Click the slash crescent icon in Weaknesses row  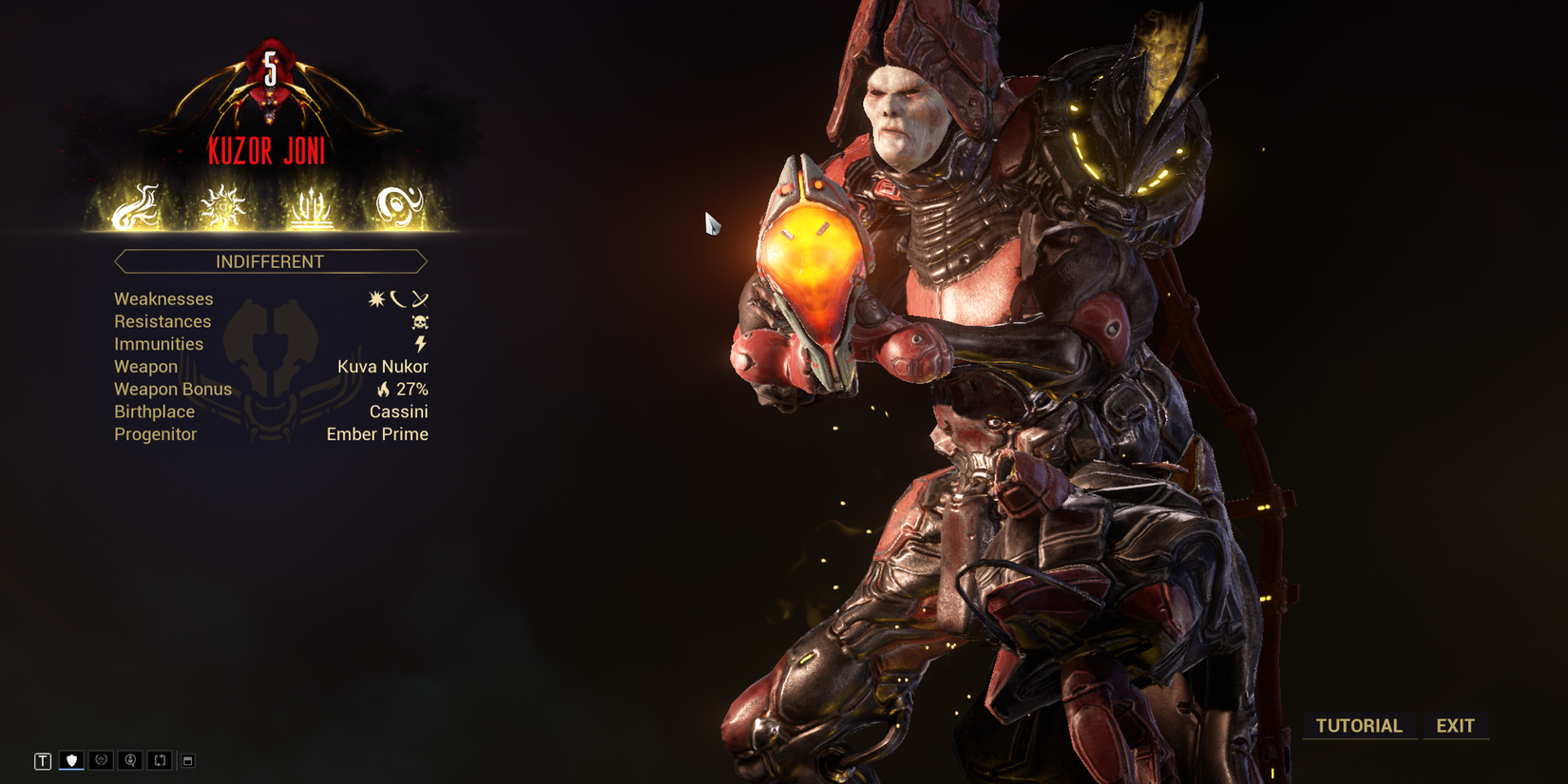399,297
